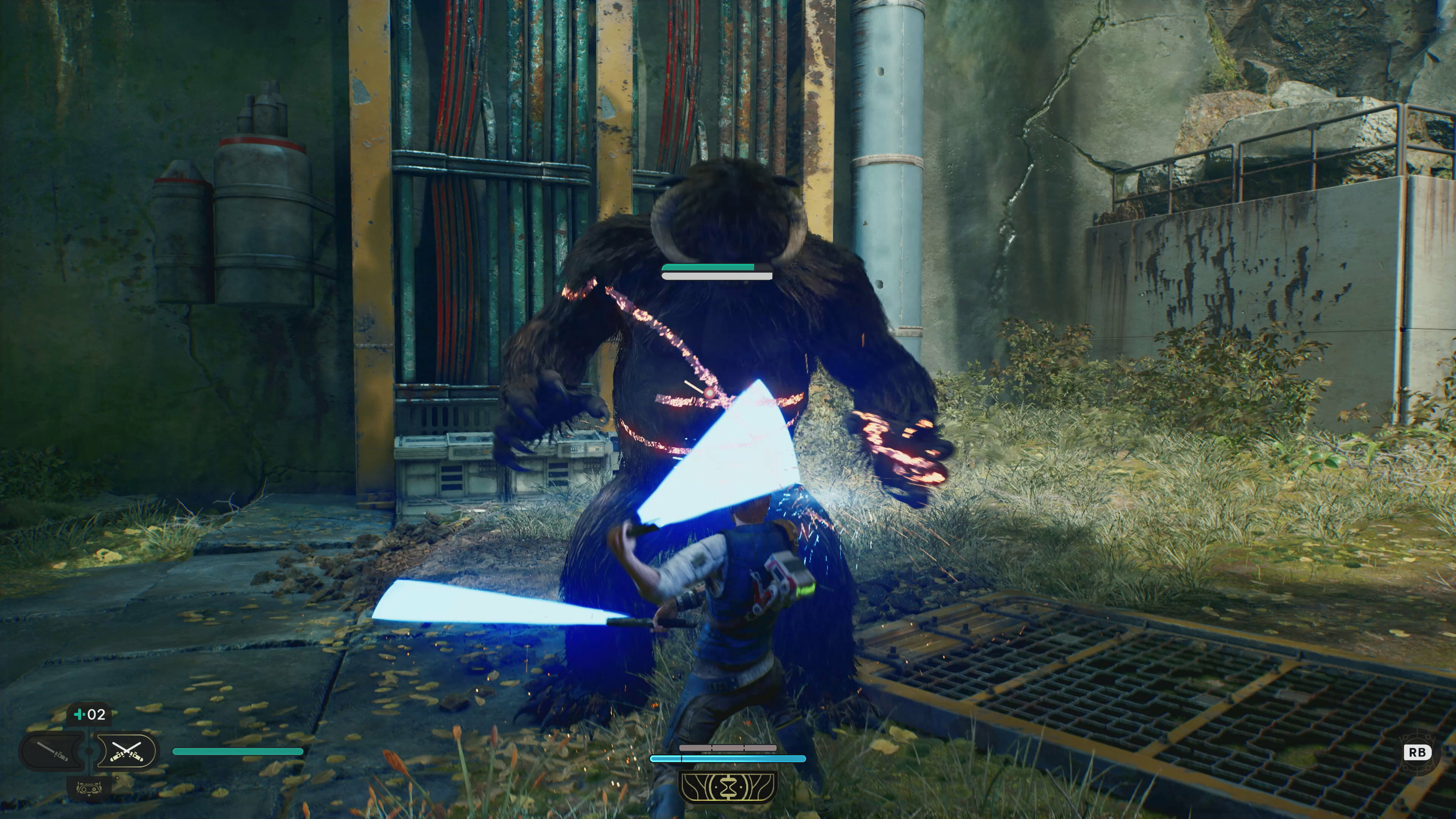Activate the hourglass slow-time ability emblem
The image size is (1456, 819).
point(728,787)
